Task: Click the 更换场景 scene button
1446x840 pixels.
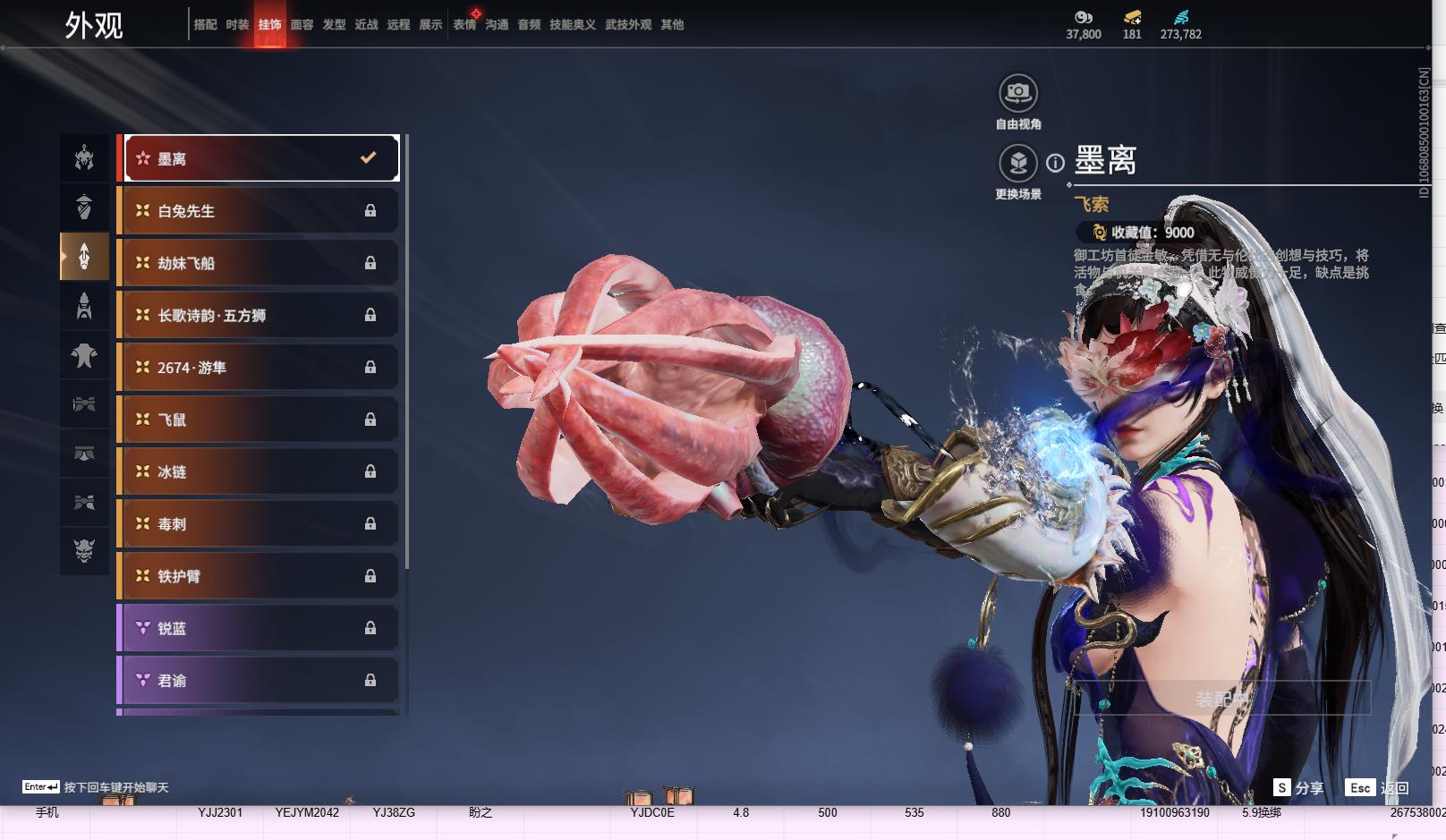Action: click(x=1018, y=164)
